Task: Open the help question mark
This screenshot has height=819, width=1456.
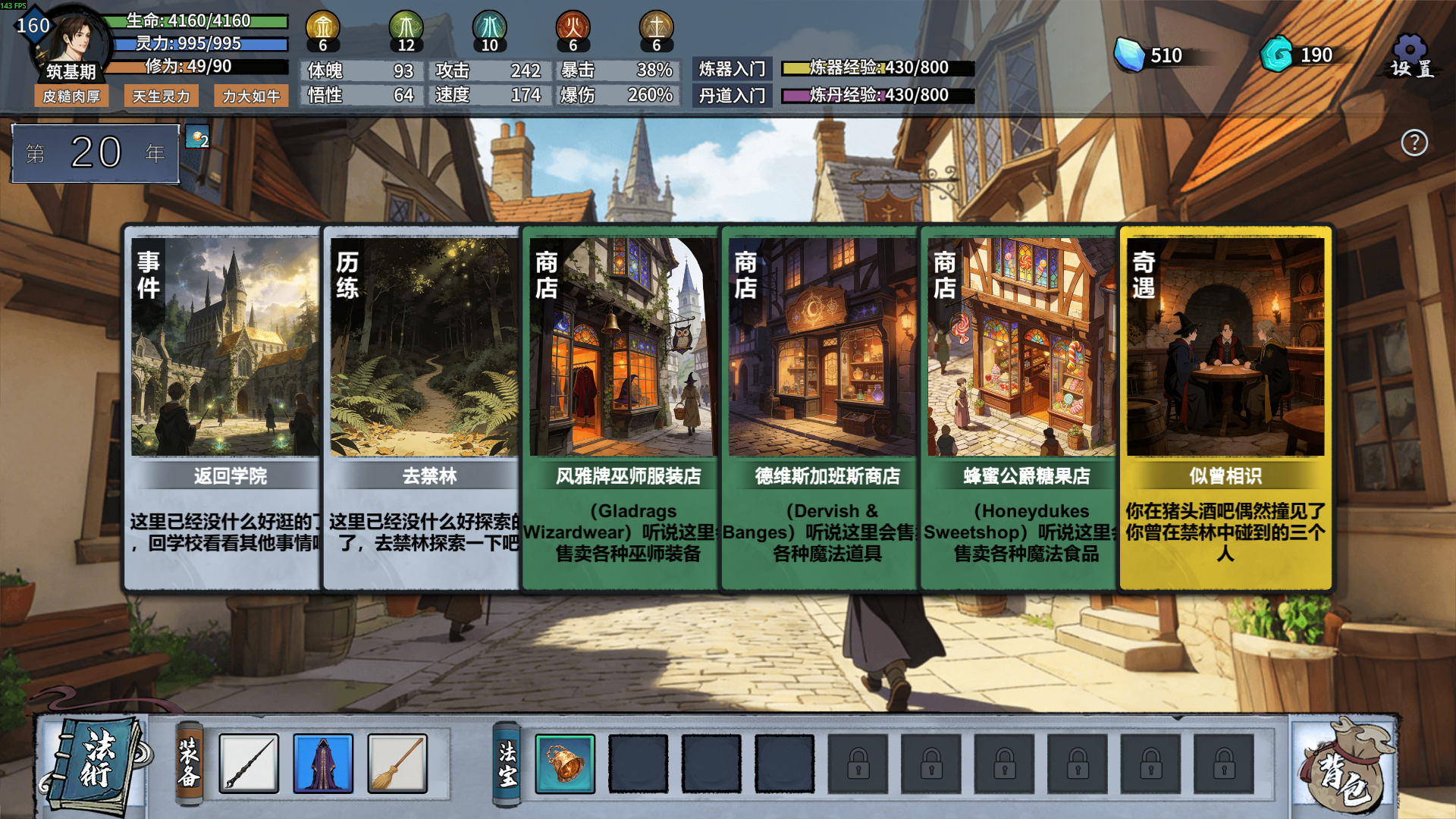Action: 1414,143
